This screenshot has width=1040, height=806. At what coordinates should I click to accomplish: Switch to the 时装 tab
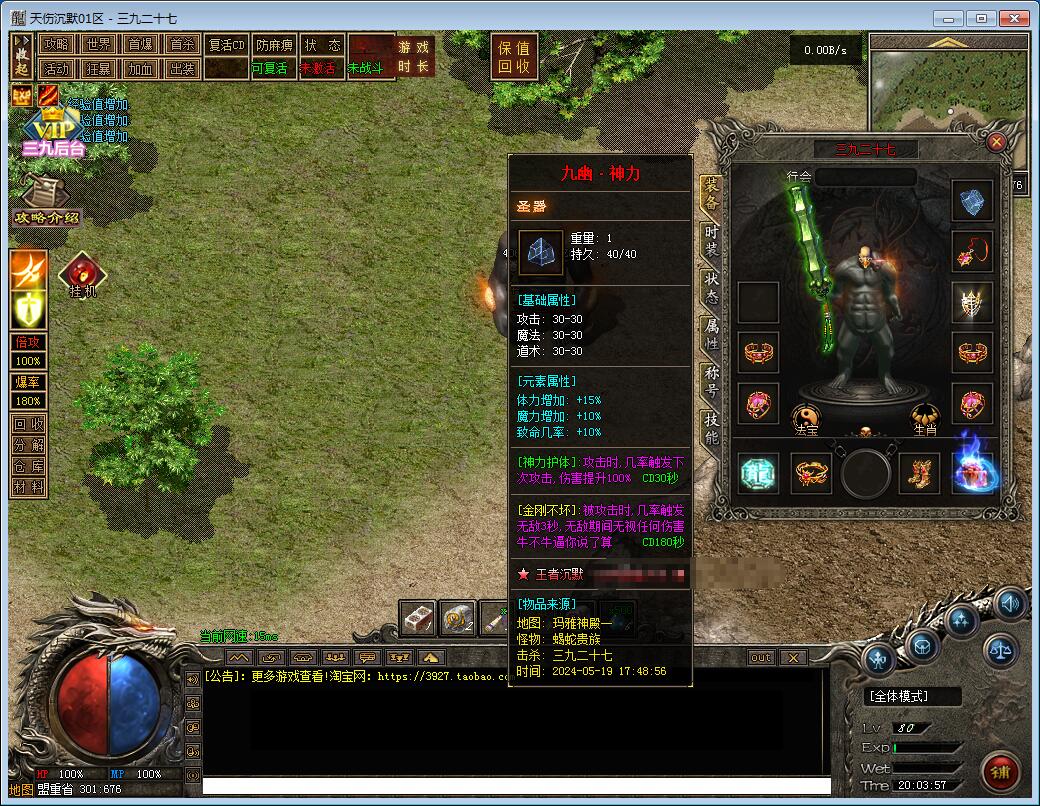click(x=711, y=240)
